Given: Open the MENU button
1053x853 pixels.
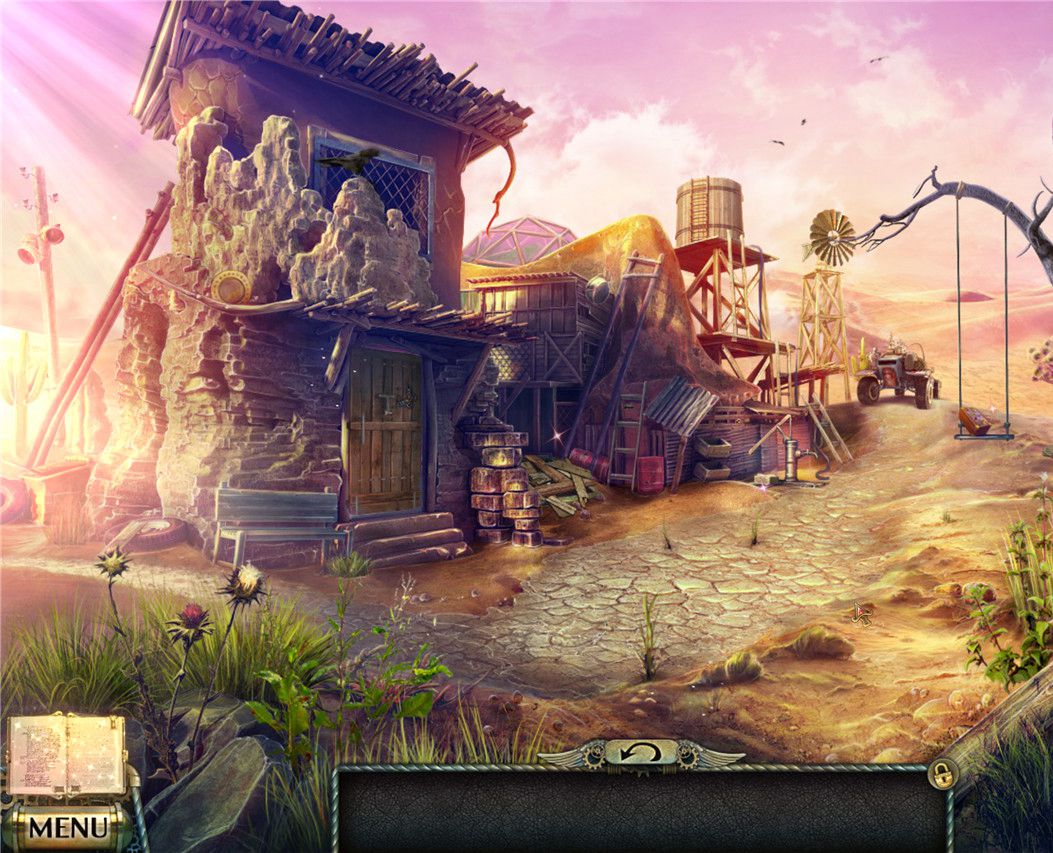Looking at the screenshot, I should tap(68, 827).
